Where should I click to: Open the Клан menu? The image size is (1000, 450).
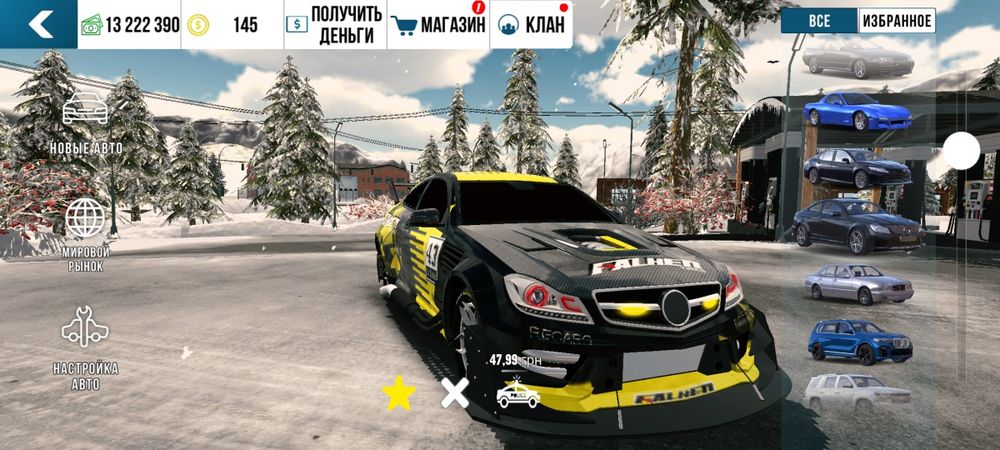pyautogui.click(x=531, y=25)
